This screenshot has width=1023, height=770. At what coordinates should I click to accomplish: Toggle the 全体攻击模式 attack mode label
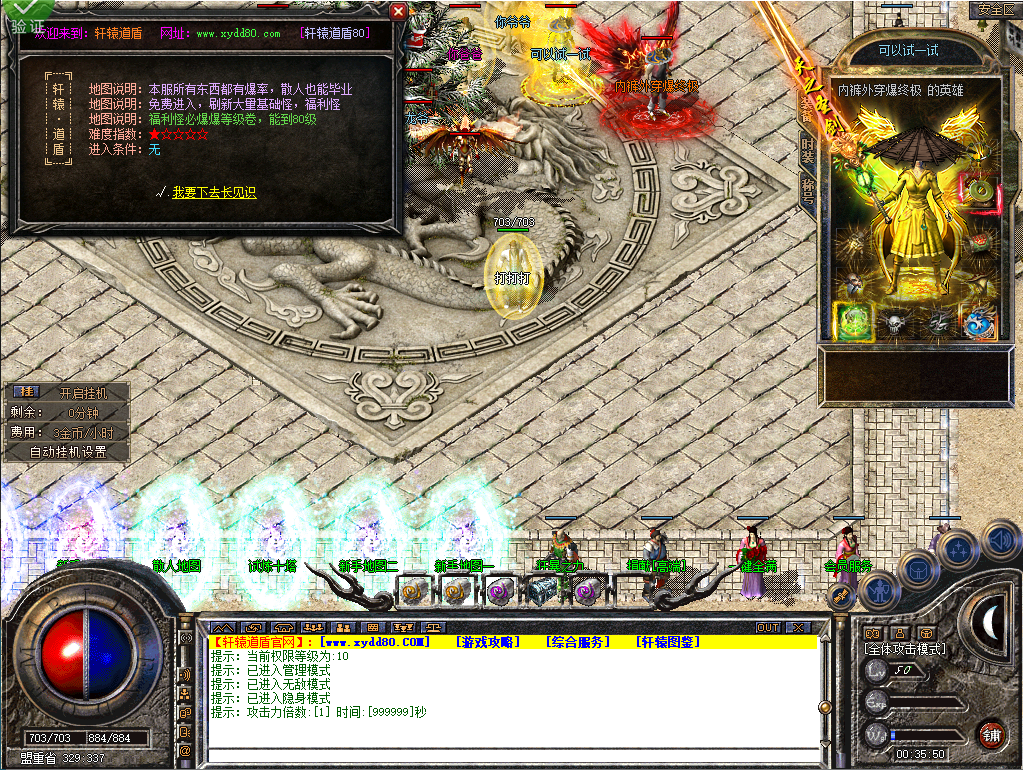pyautogui.click(x=905, y=649)
